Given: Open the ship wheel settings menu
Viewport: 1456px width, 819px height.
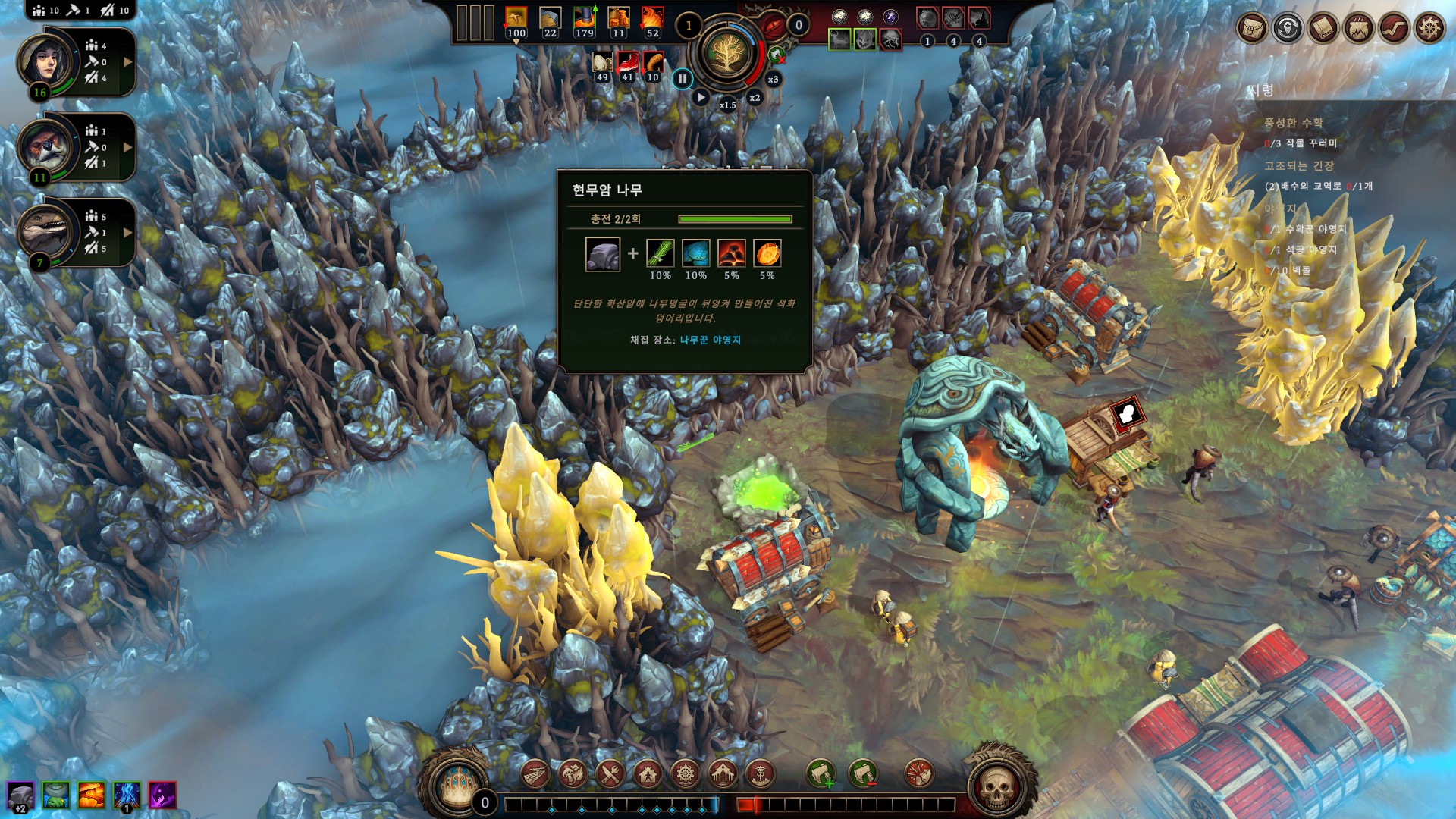Looking at the screenshot, I should tap(1429, 29).
